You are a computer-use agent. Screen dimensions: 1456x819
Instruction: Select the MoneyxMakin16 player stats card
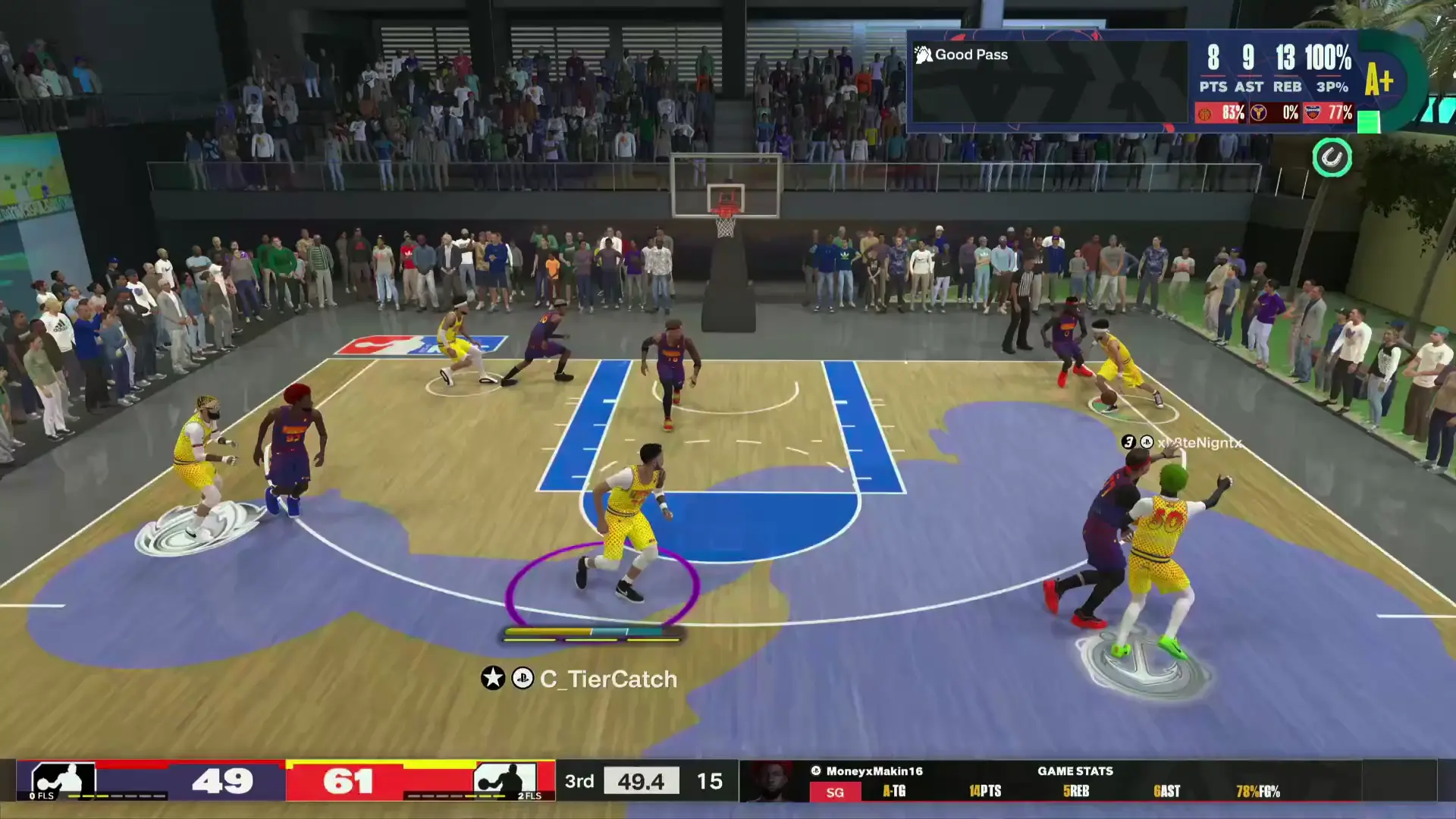(x=1046, y=781)
